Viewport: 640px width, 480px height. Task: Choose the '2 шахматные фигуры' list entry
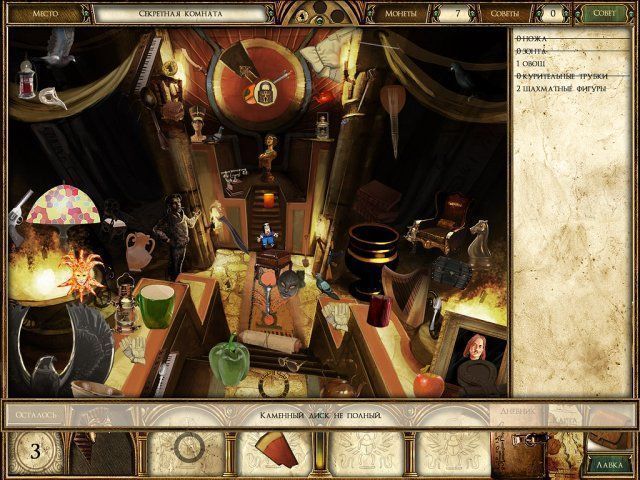point(561,89)
